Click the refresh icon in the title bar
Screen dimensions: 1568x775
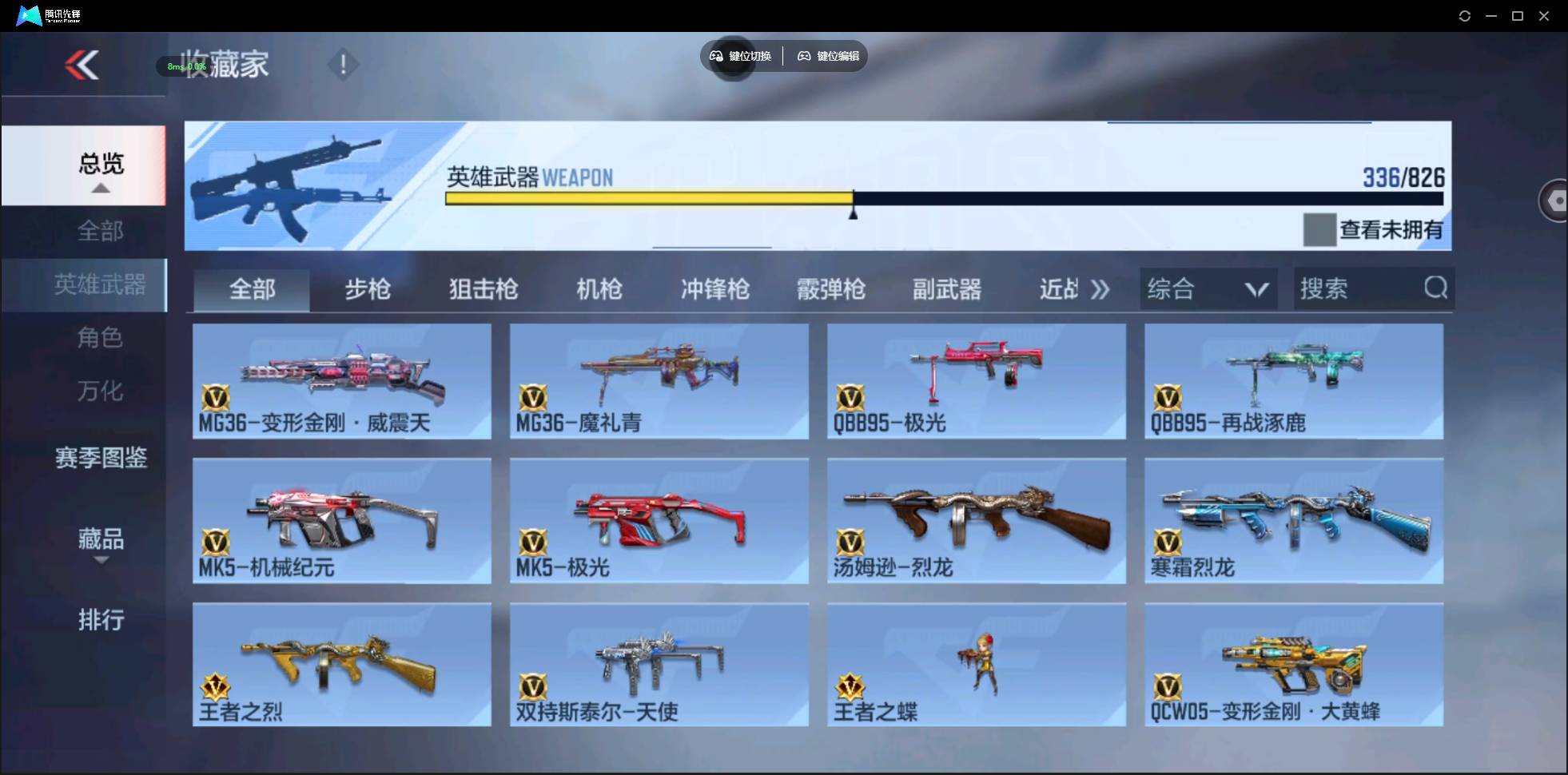pyautogui.click(x=1465, y=15)
